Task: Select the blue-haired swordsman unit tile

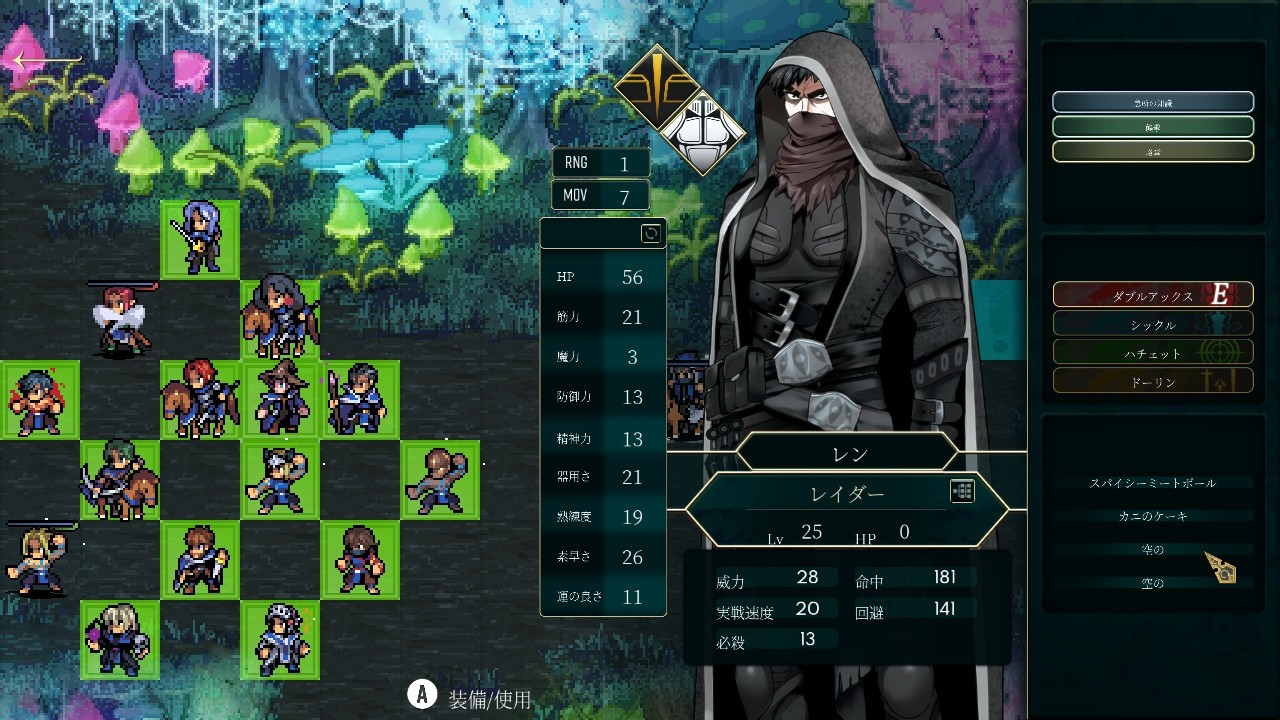Action: [x=200, y=240]
